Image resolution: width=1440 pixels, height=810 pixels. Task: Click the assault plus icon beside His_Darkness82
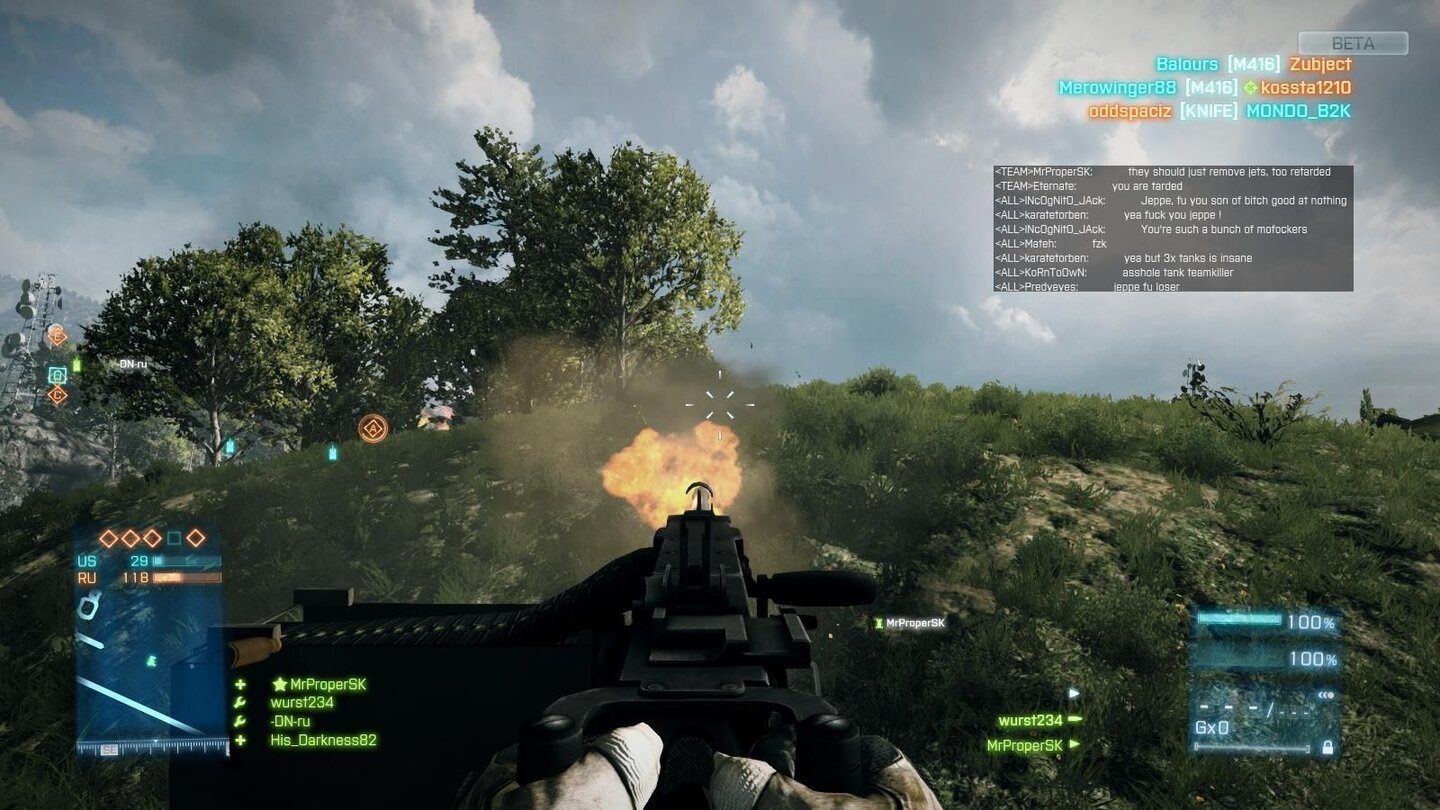(238, 741)
